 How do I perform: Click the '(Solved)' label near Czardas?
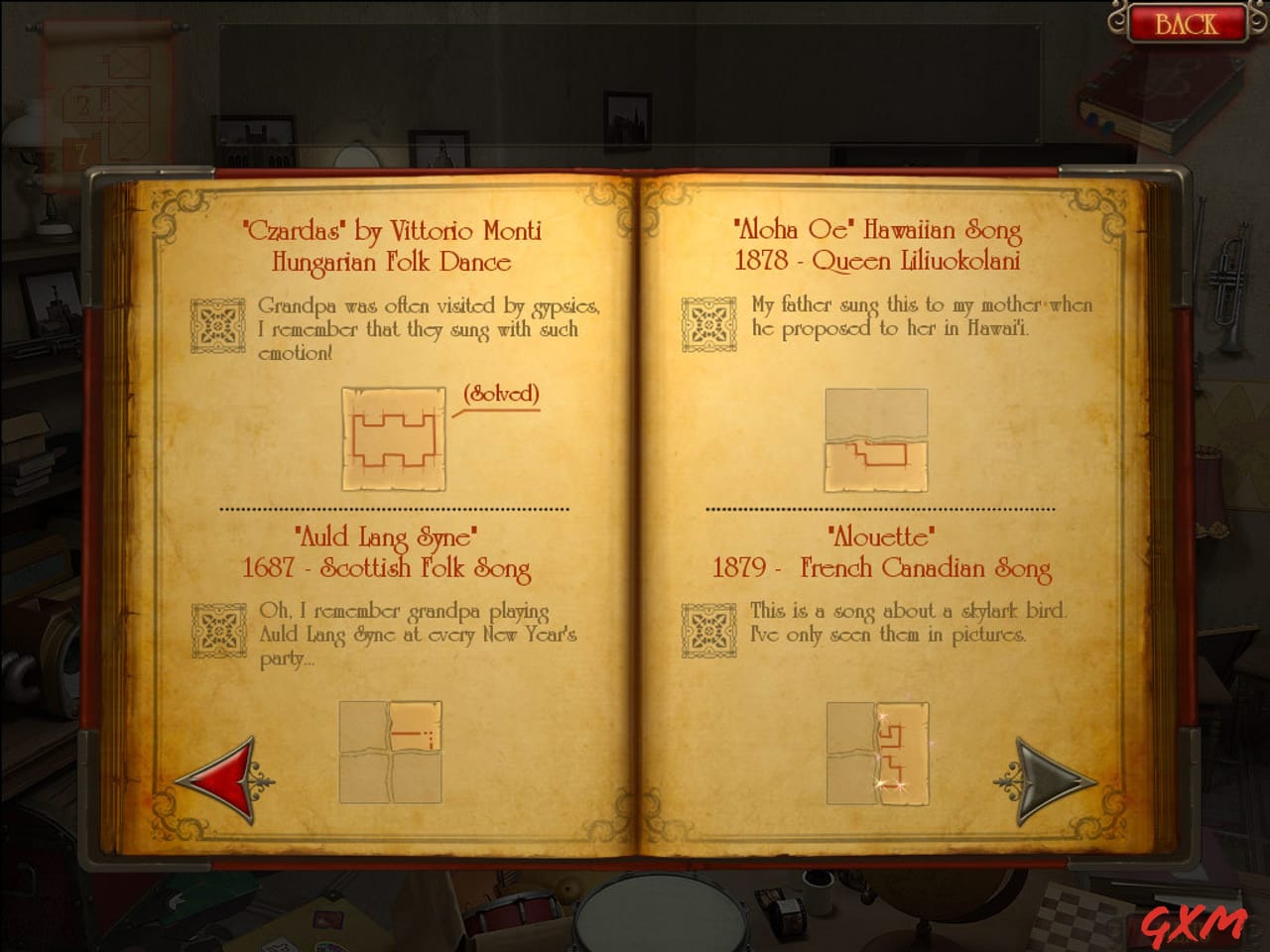501,394
